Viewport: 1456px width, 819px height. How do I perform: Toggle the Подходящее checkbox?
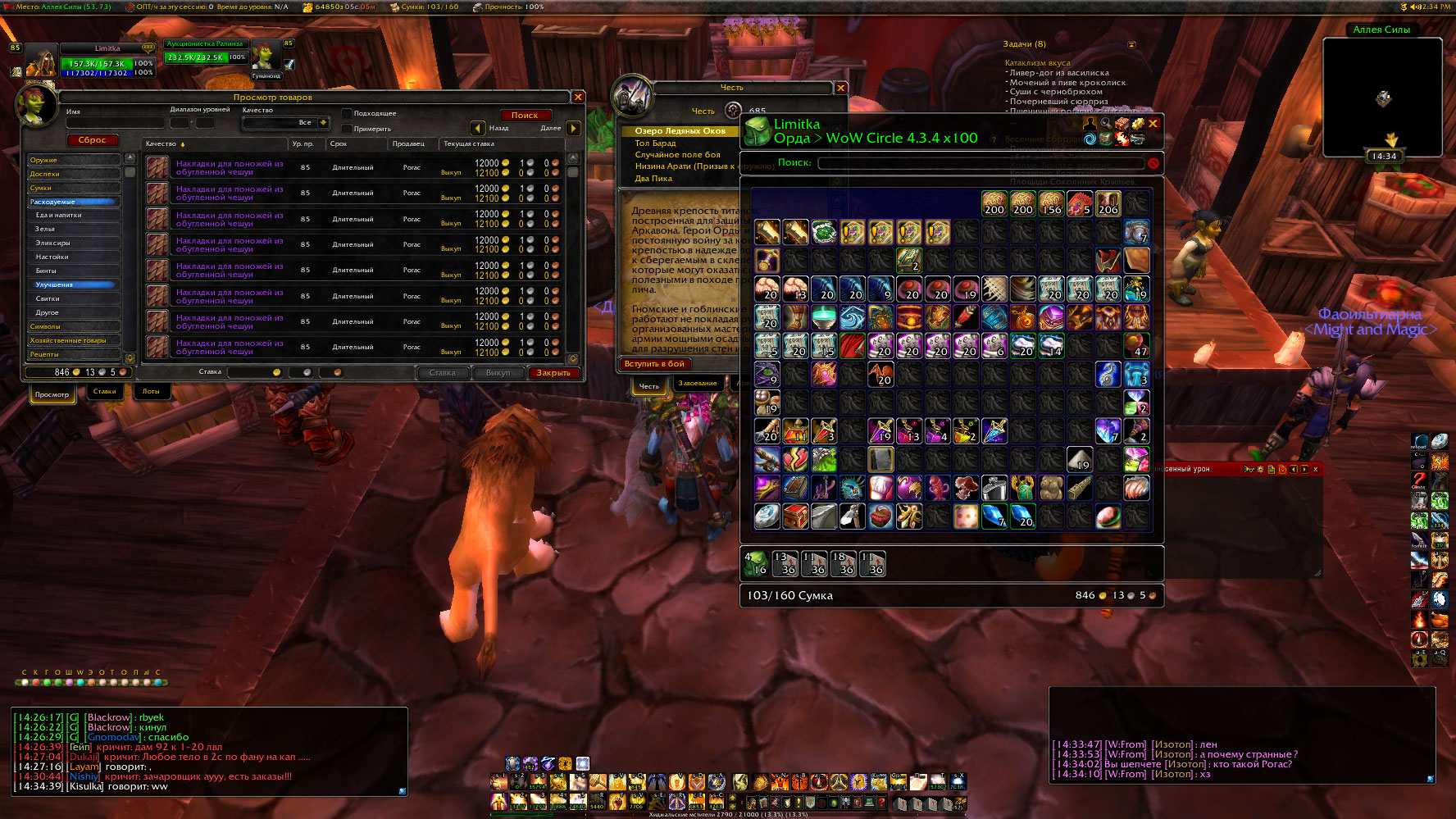pos(347,113)
